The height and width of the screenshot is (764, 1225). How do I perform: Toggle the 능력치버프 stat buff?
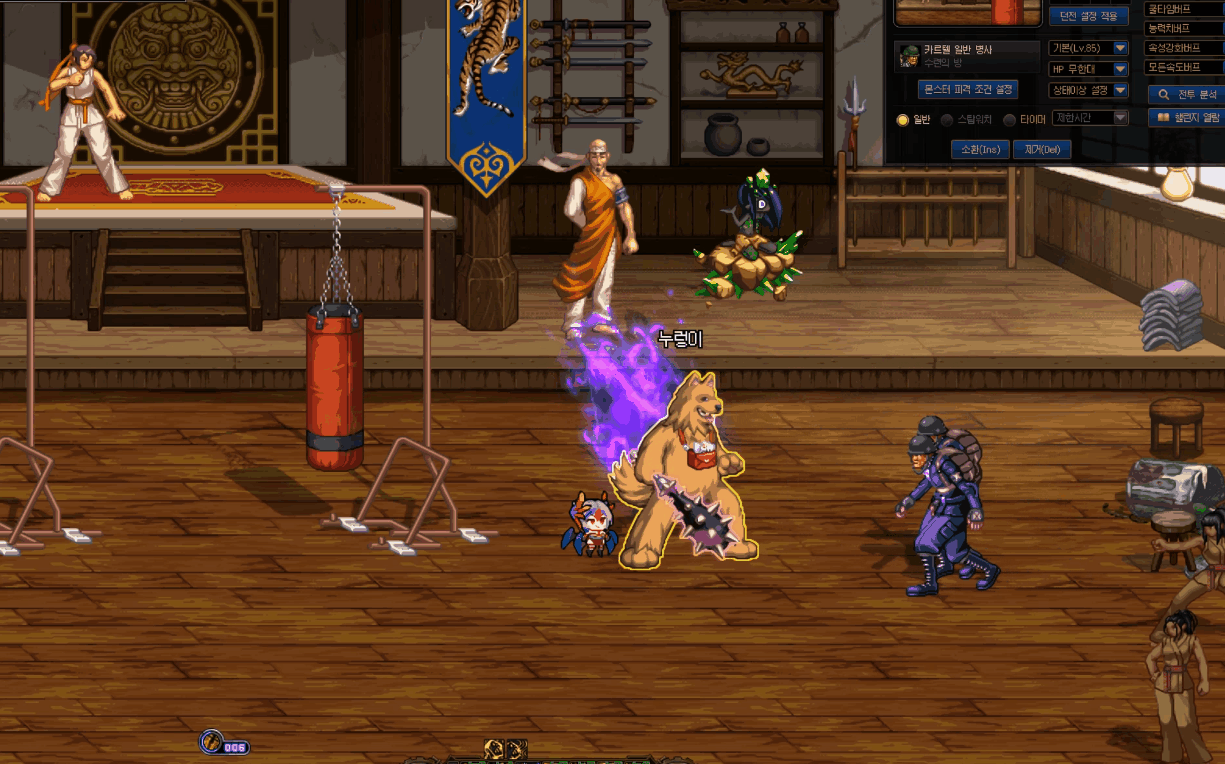[x=1183, y=29]
